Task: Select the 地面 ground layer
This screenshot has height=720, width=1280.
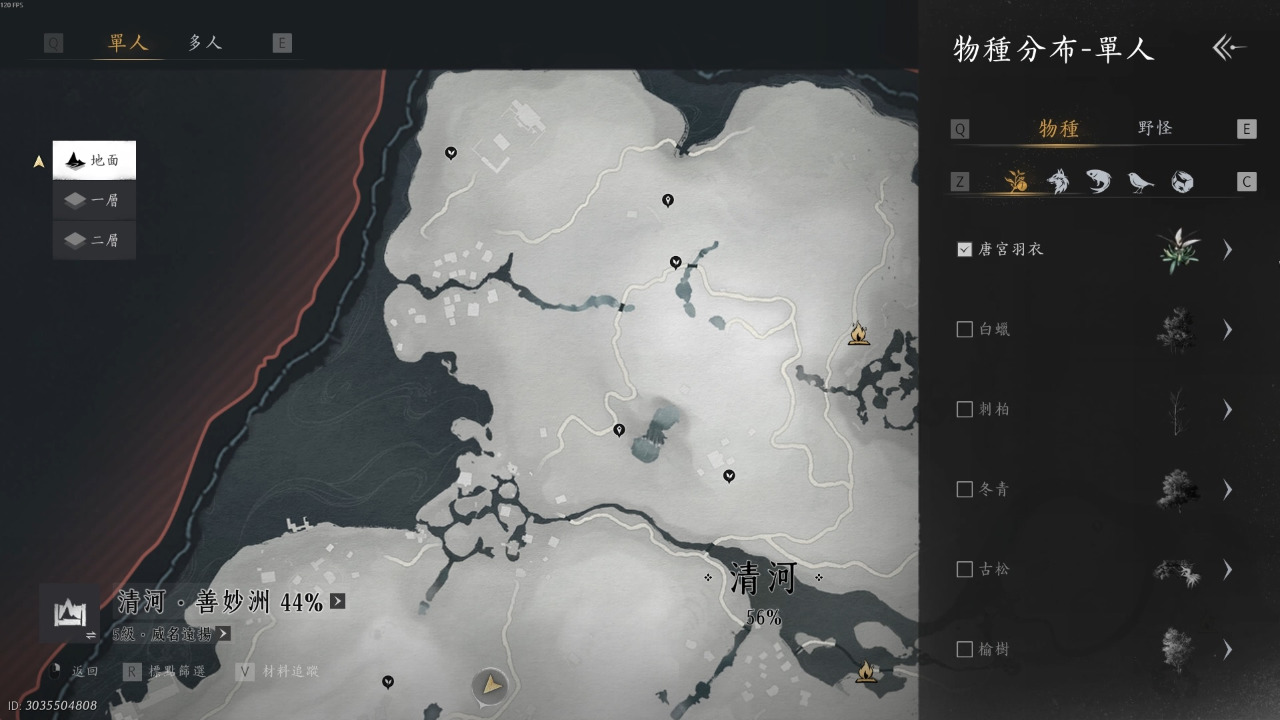Action: coord(94,160)
